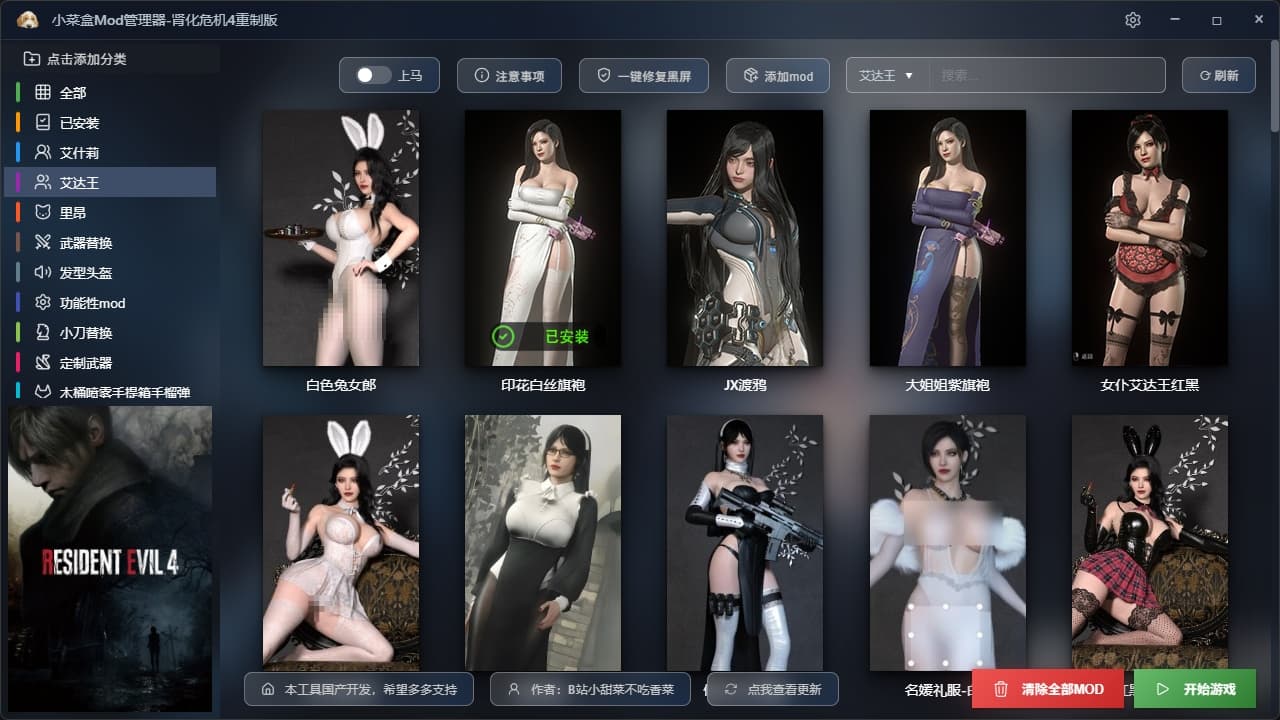Launch the game with 开始游戏

coord(1194,689)
